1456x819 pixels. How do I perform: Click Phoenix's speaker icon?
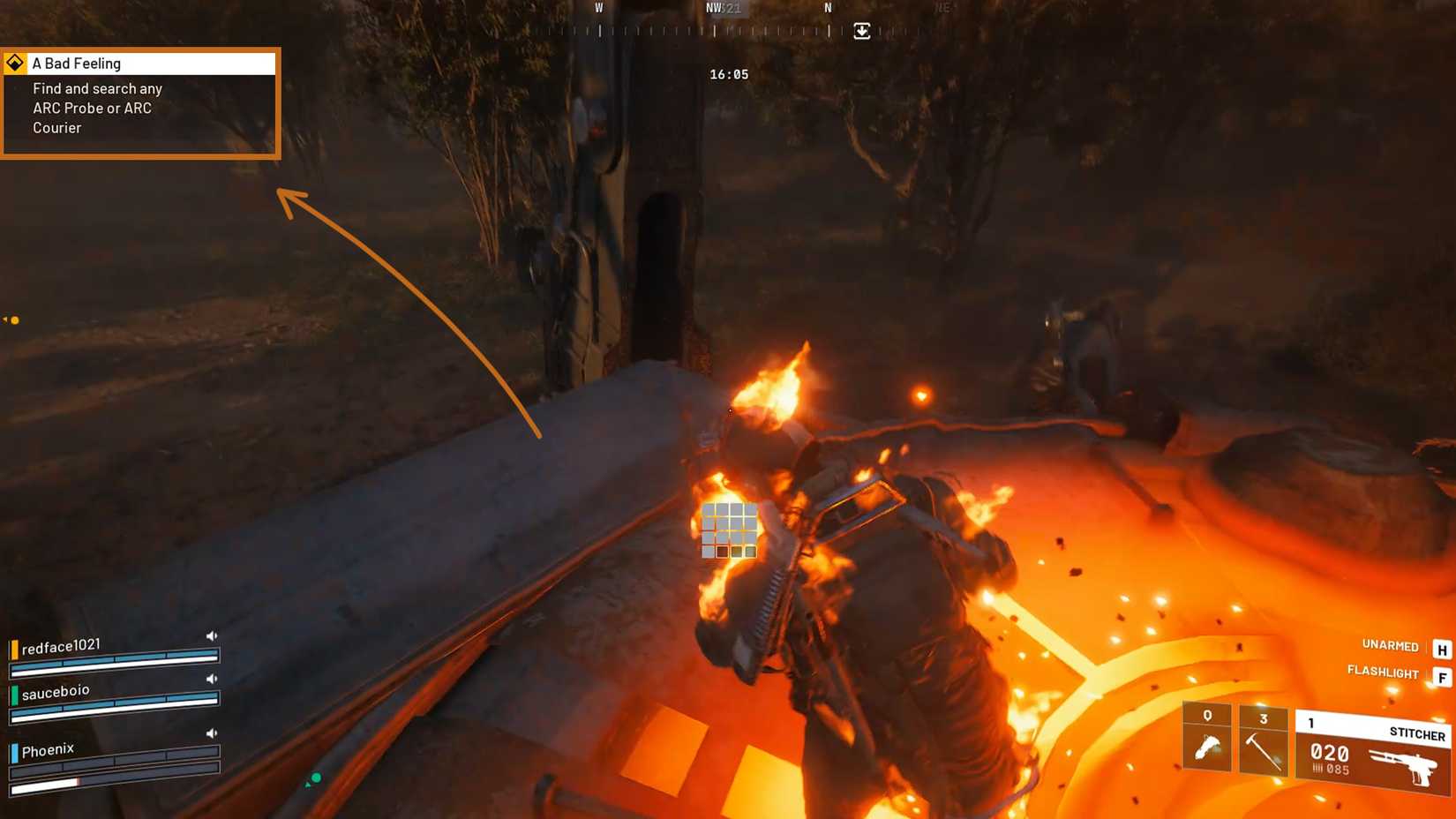pyautogui.click(x=211, y=733)
